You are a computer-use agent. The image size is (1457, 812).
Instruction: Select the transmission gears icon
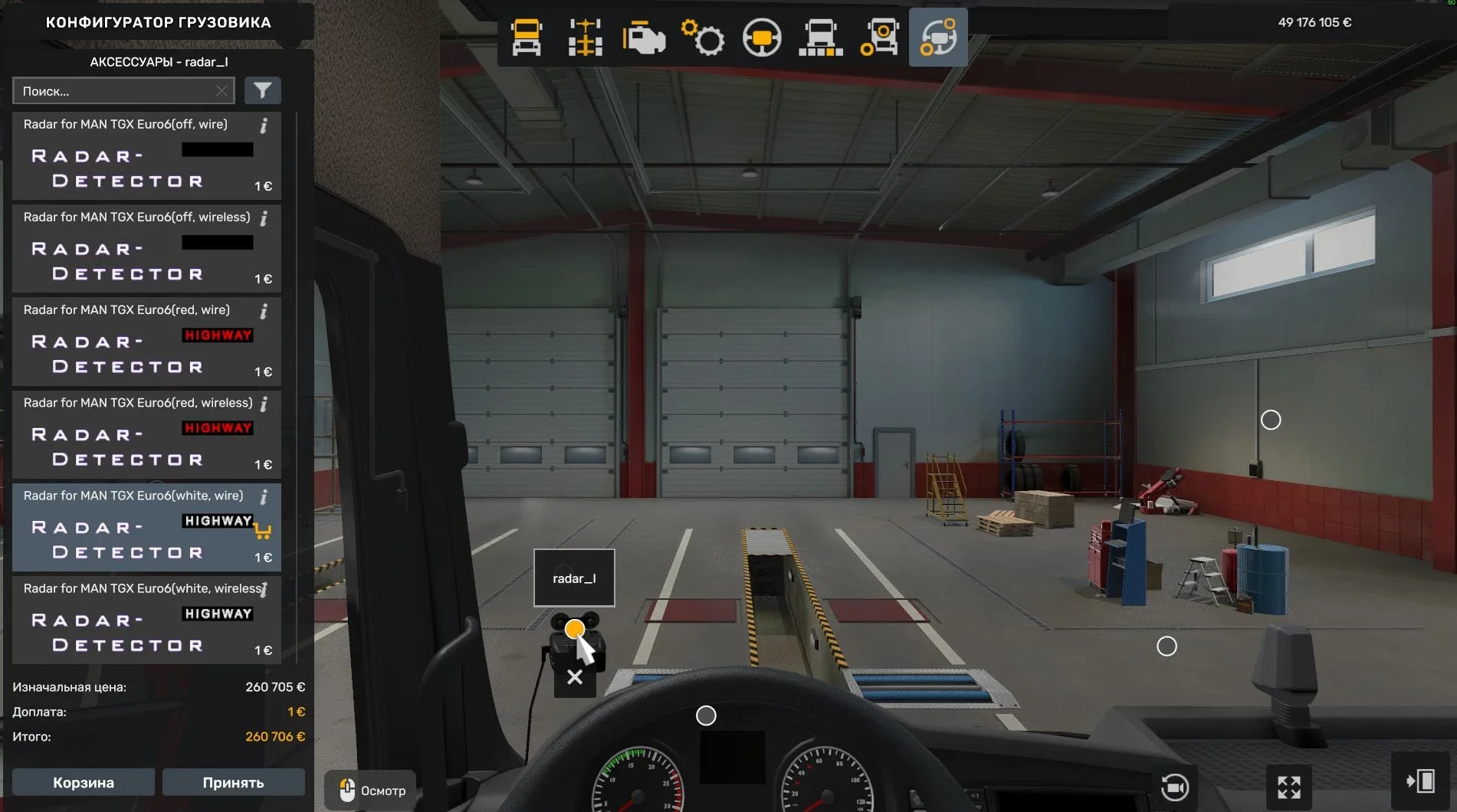[703, 37]
